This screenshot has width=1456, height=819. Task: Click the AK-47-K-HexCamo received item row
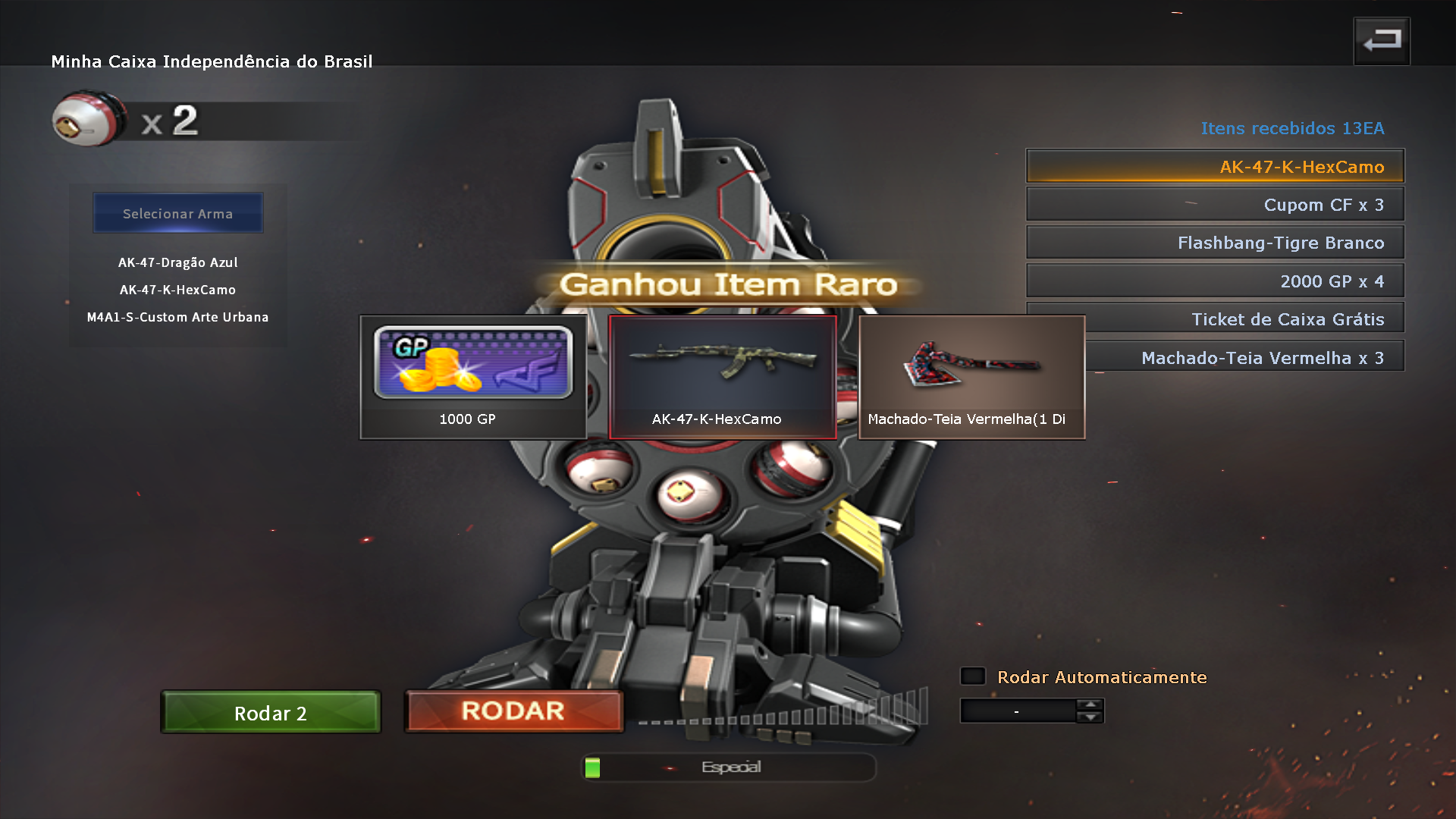[1215, 166]
